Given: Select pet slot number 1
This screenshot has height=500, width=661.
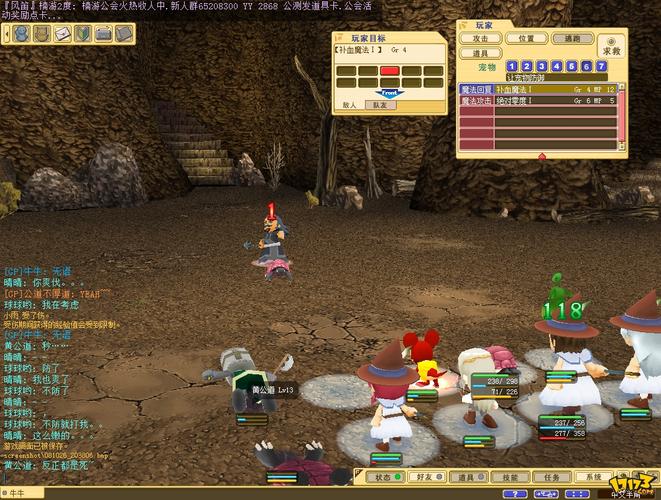Looking at the screenshot, I should 512,66.
